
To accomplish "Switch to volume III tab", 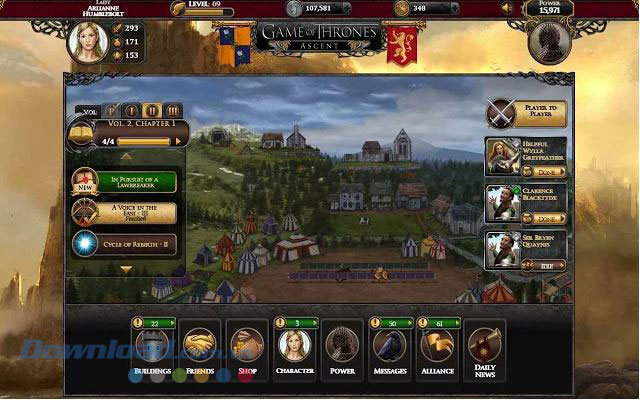I will (x=173, y=110).
